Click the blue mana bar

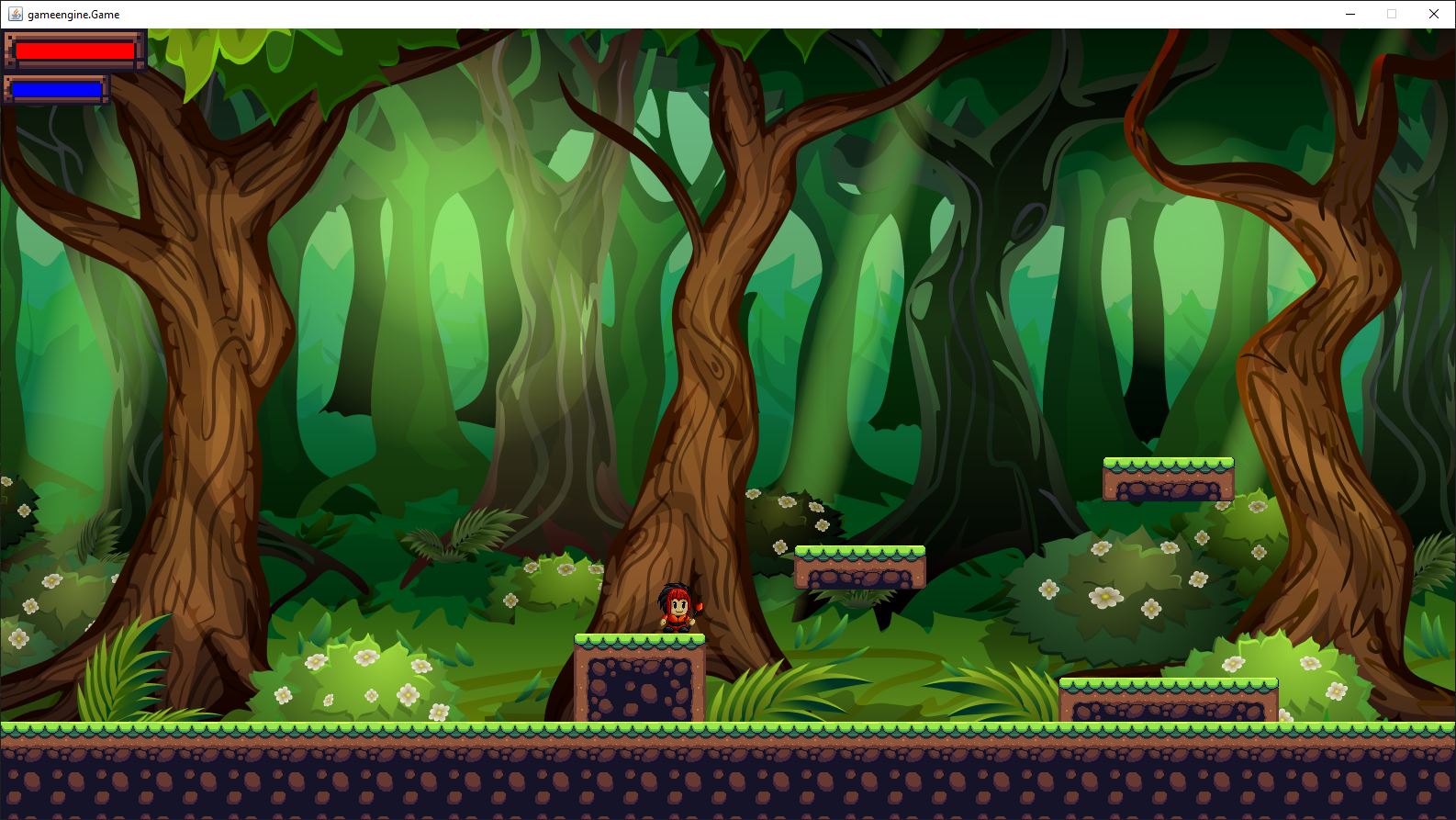[x=57, y=90]
